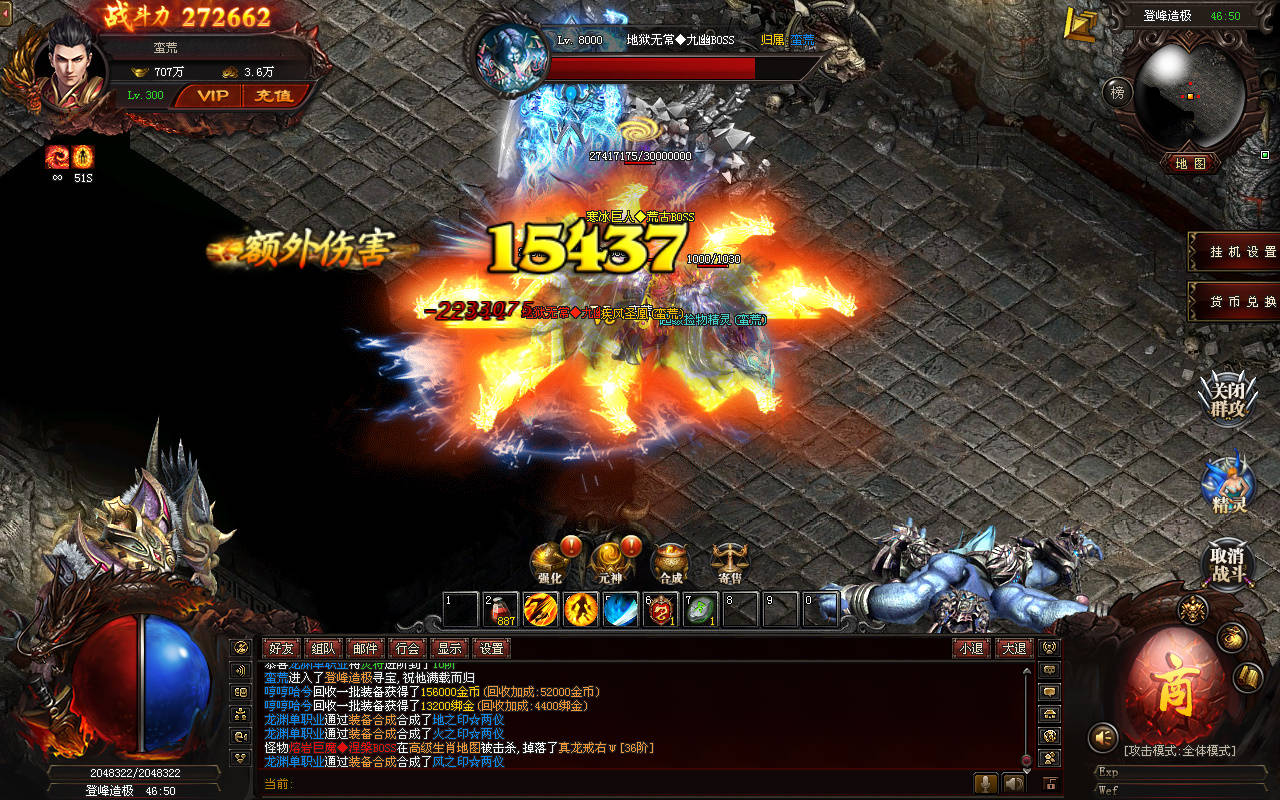The width and height of the screenshot is (1280, 800).
Task: Open the 榜 ranking button
Action: pos(1118,93)
